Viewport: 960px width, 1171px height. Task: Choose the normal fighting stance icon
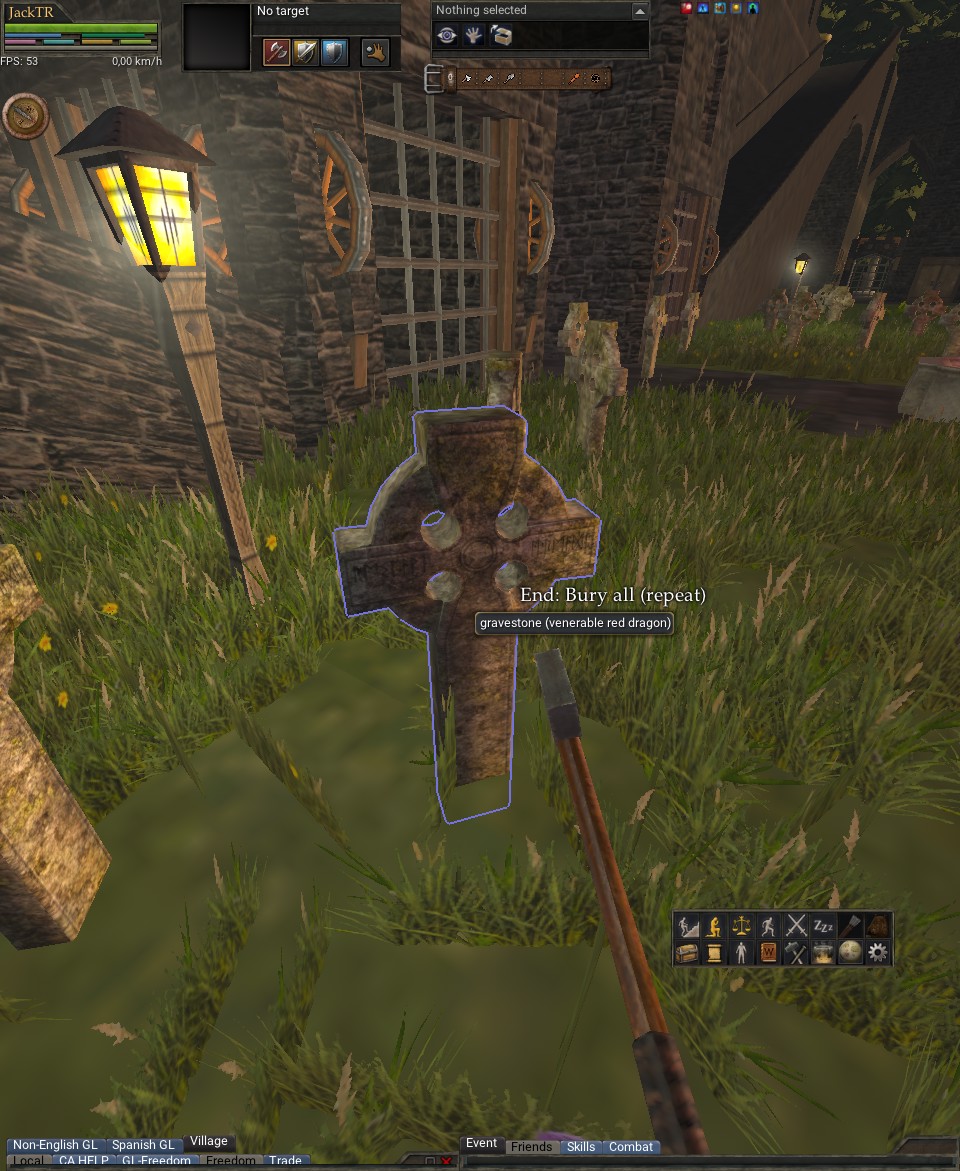[305, 52]
